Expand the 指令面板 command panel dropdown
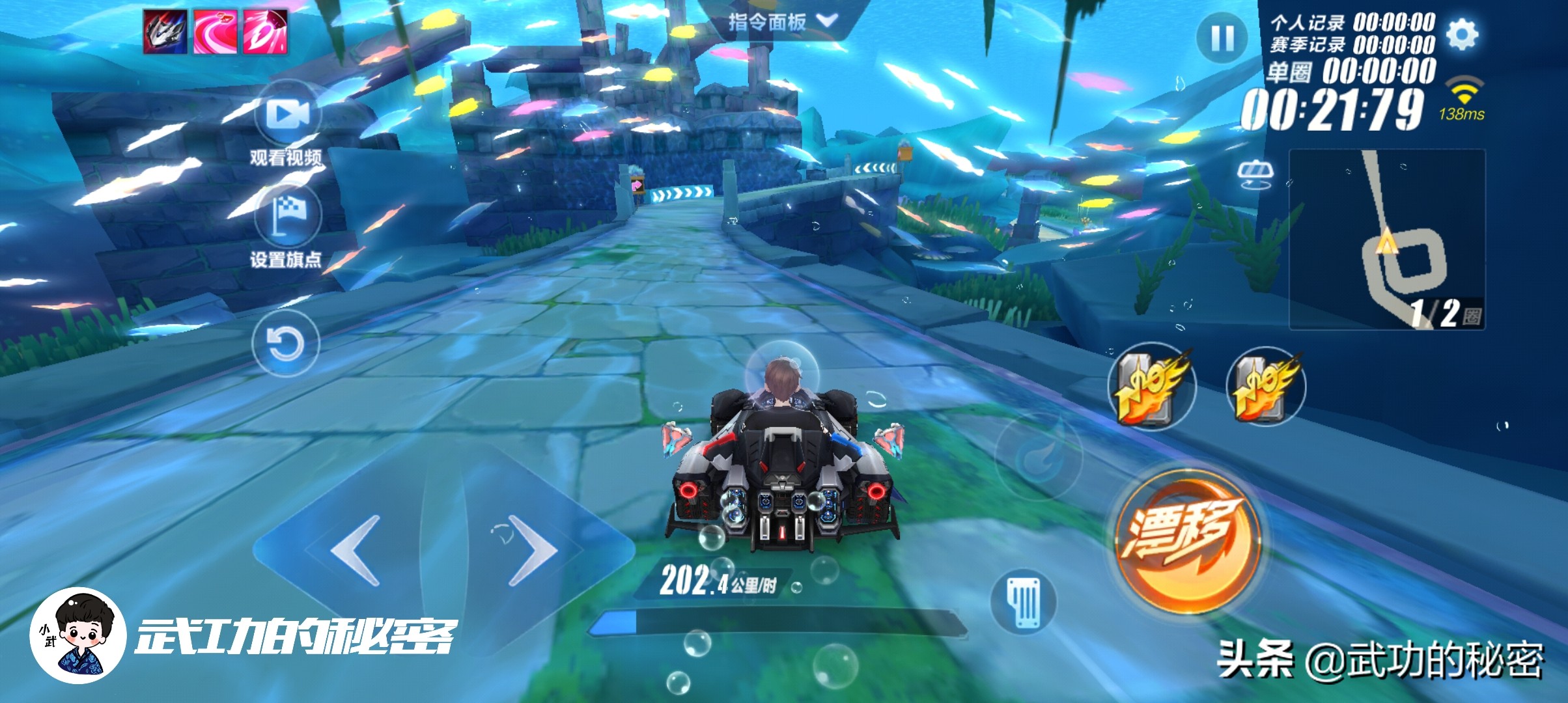The width and height of the screenshot is (1568, 703). [783, 21]
